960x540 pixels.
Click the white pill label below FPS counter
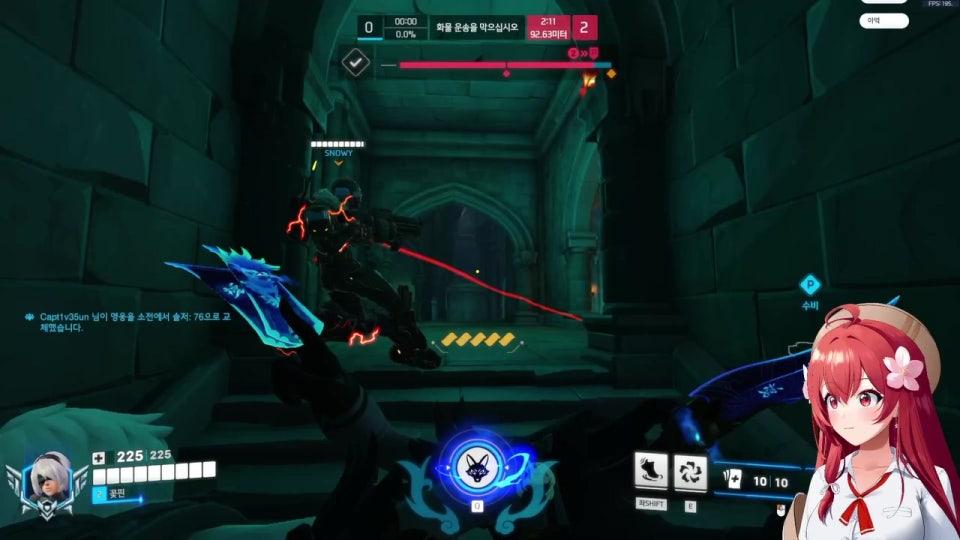pyautogui.click(x=884, y=20)
